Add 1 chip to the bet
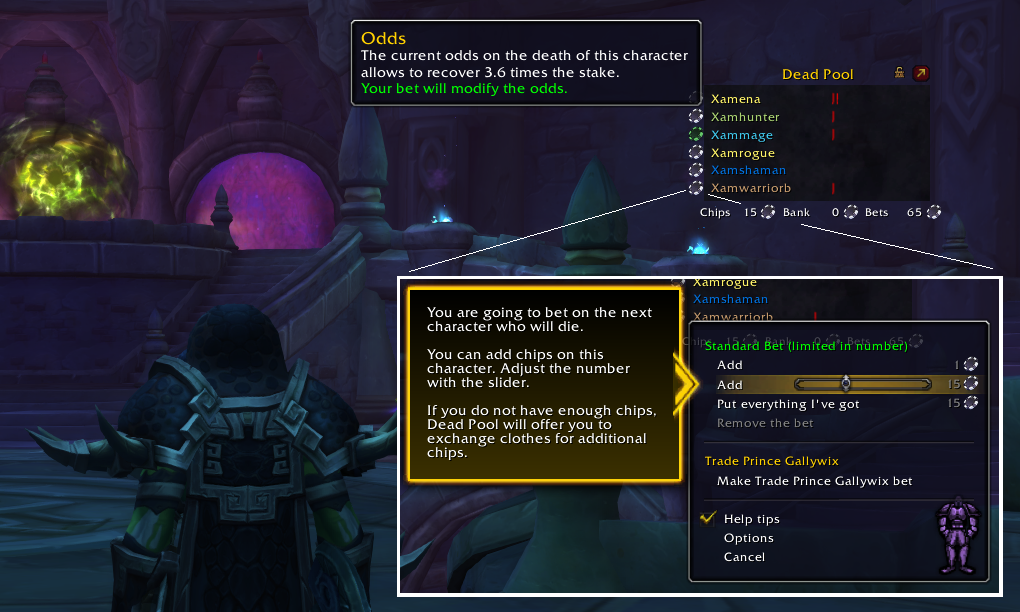 pyautogui.click(x=730, y=365)
